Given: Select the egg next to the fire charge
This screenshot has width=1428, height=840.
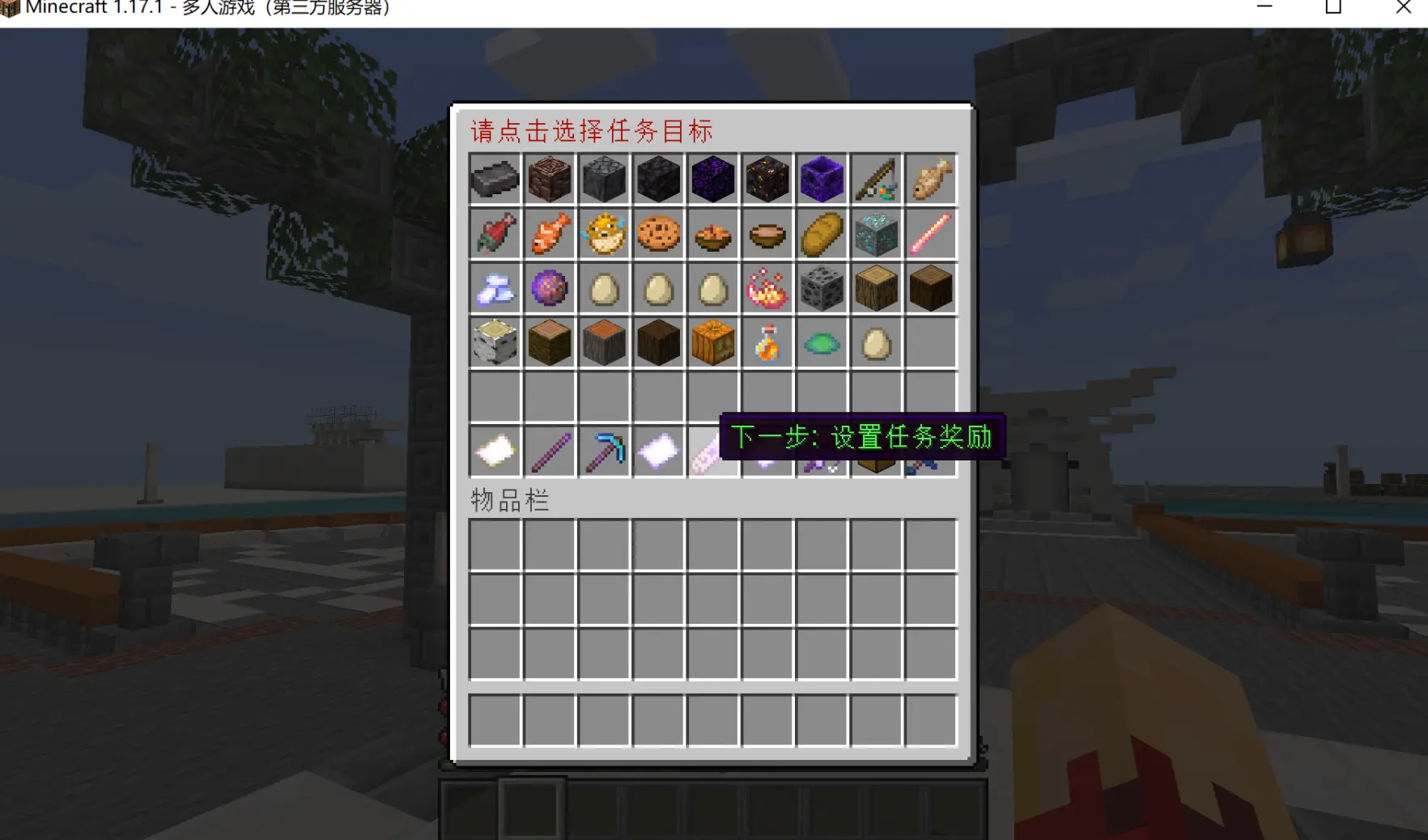Looking at the screenshot, I should click(713, 287).
